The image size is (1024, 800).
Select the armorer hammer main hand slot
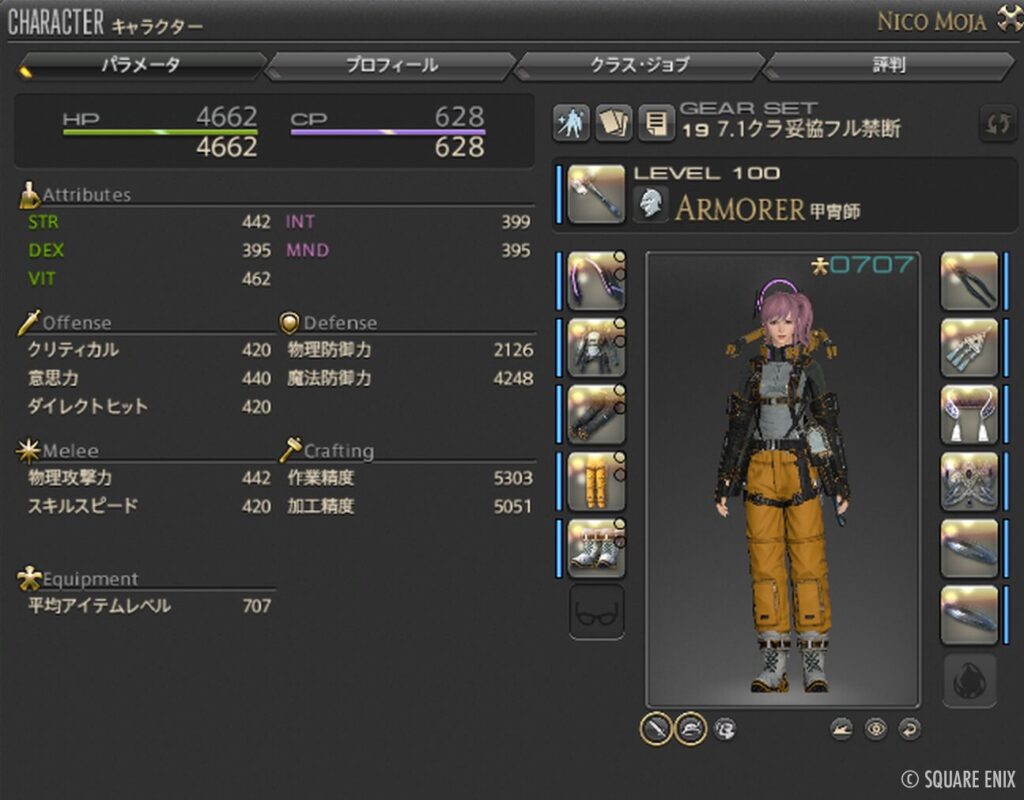[x=596, y=194]
